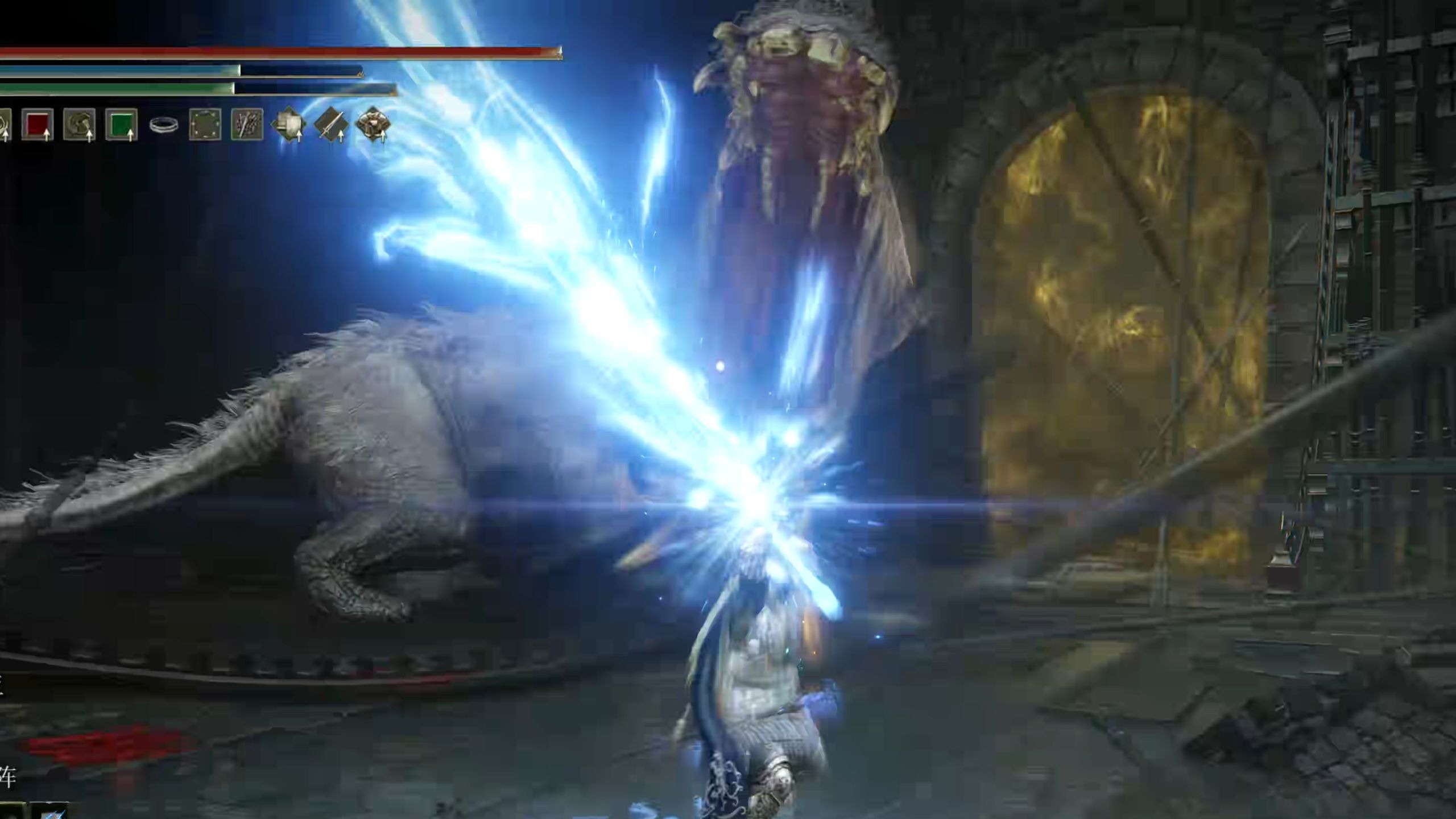Click the helmet status effect icon
The width and height of the screenshot is (1456, 819).
[79, 124]
